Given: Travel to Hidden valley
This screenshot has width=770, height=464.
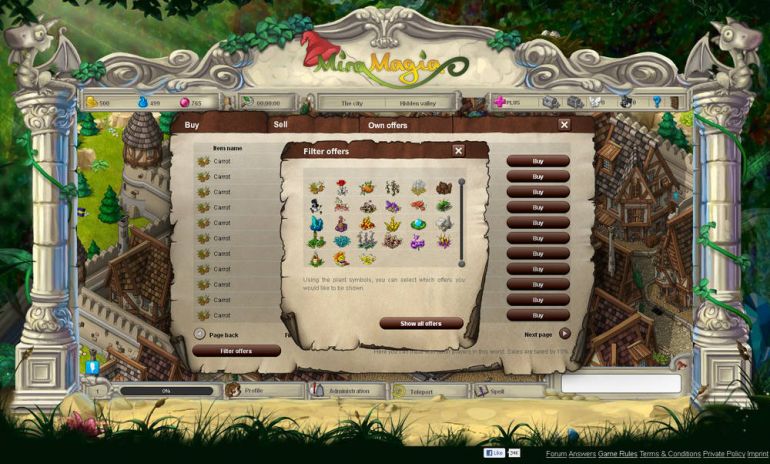Looking at the screenshot, I should [421, 103].
